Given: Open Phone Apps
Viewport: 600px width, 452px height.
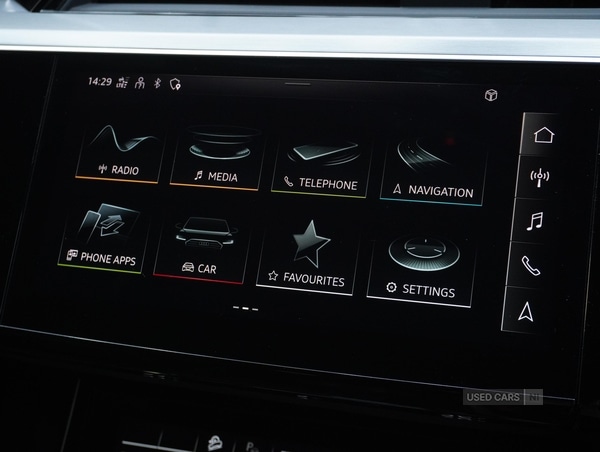Looking at the screenshot, I should 103,239.
